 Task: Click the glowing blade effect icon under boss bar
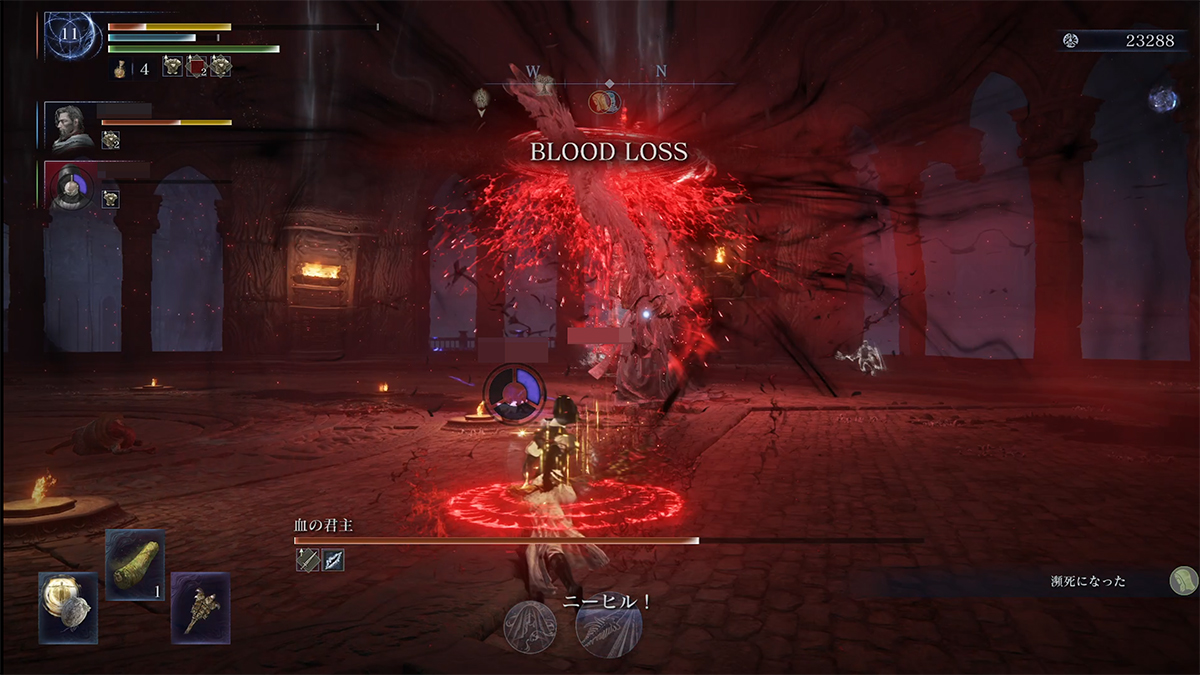(x=333, y=561)
